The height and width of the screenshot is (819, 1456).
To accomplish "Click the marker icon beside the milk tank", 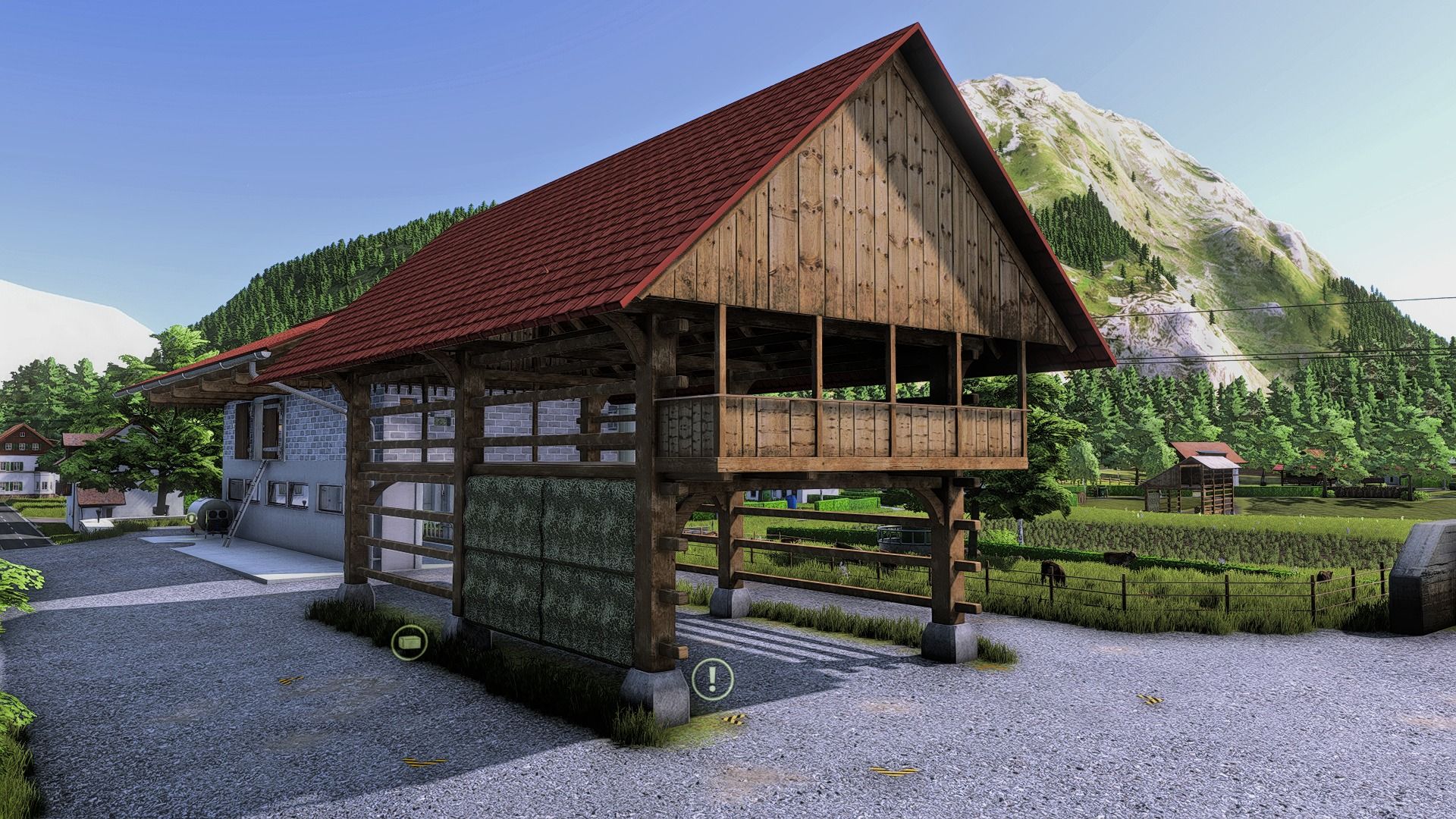I will [x=191, y=519].
